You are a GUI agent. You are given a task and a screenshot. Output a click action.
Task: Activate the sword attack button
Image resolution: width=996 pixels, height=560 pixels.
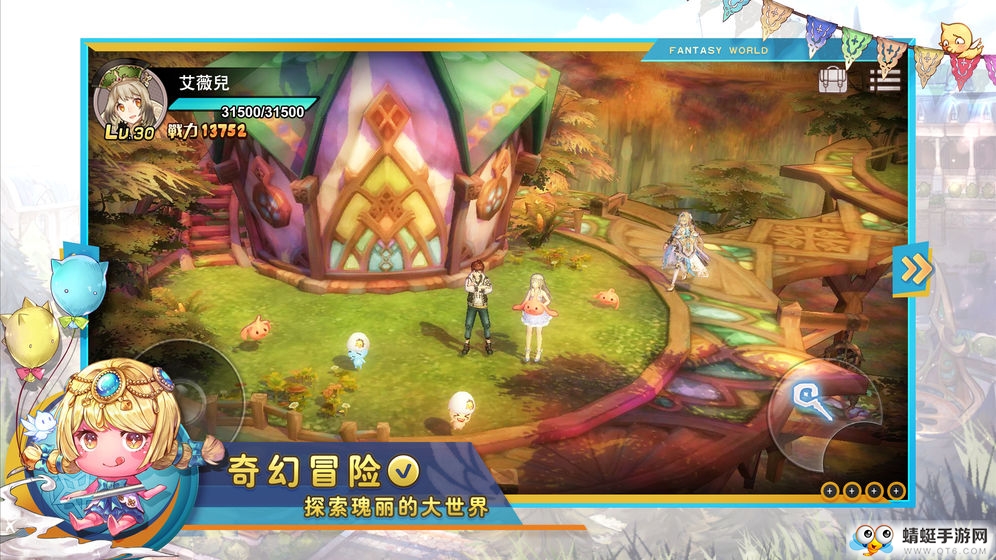click(x=813, y=402)
